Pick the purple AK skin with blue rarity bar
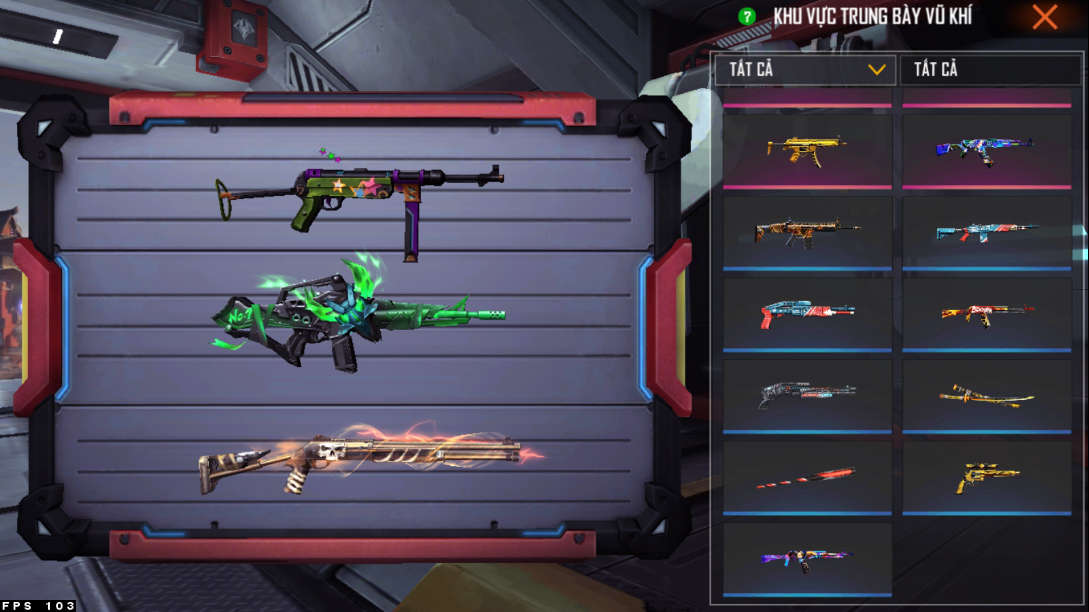The height and width of the screenshot is (612, 1089). [806, 558]
